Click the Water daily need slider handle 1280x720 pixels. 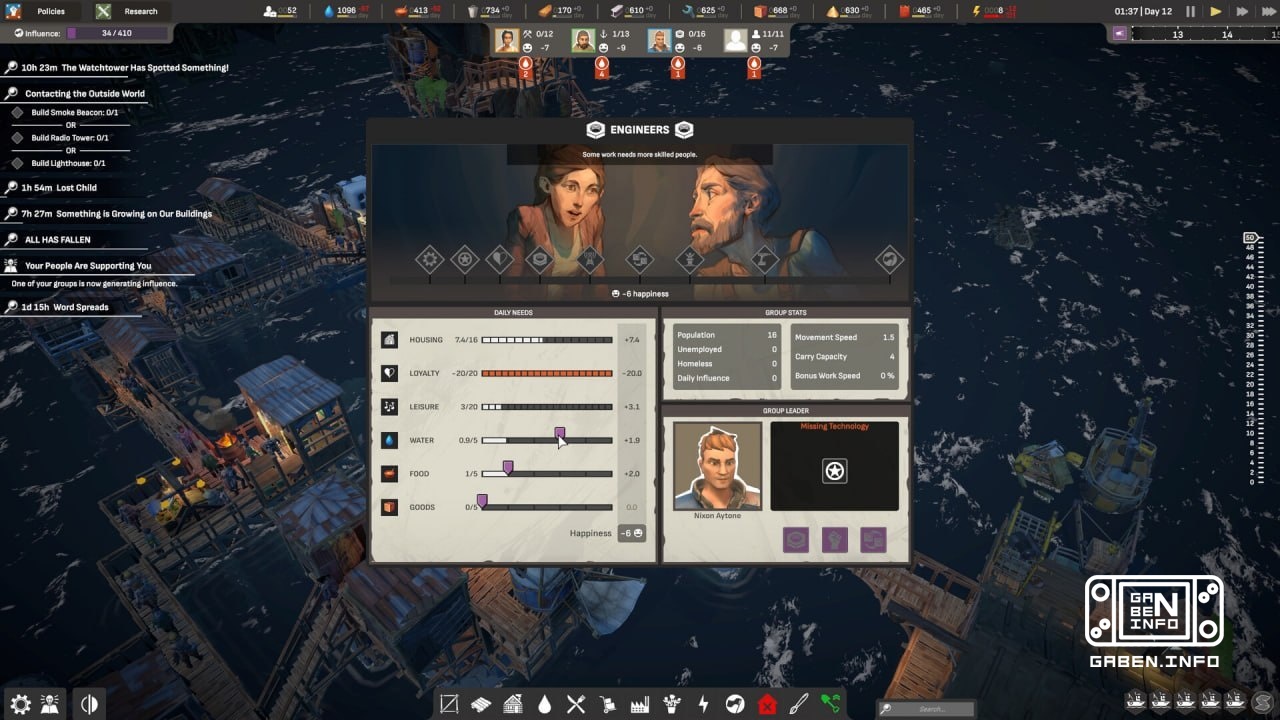560,432
